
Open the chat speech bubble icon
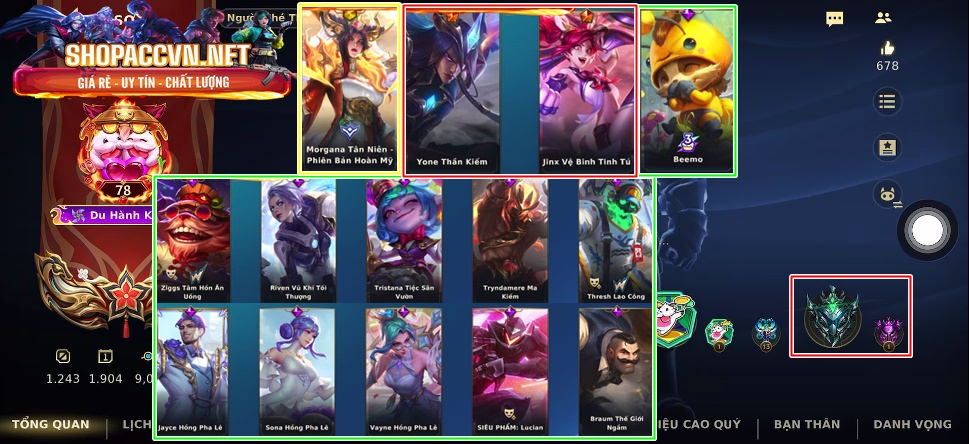835,18
